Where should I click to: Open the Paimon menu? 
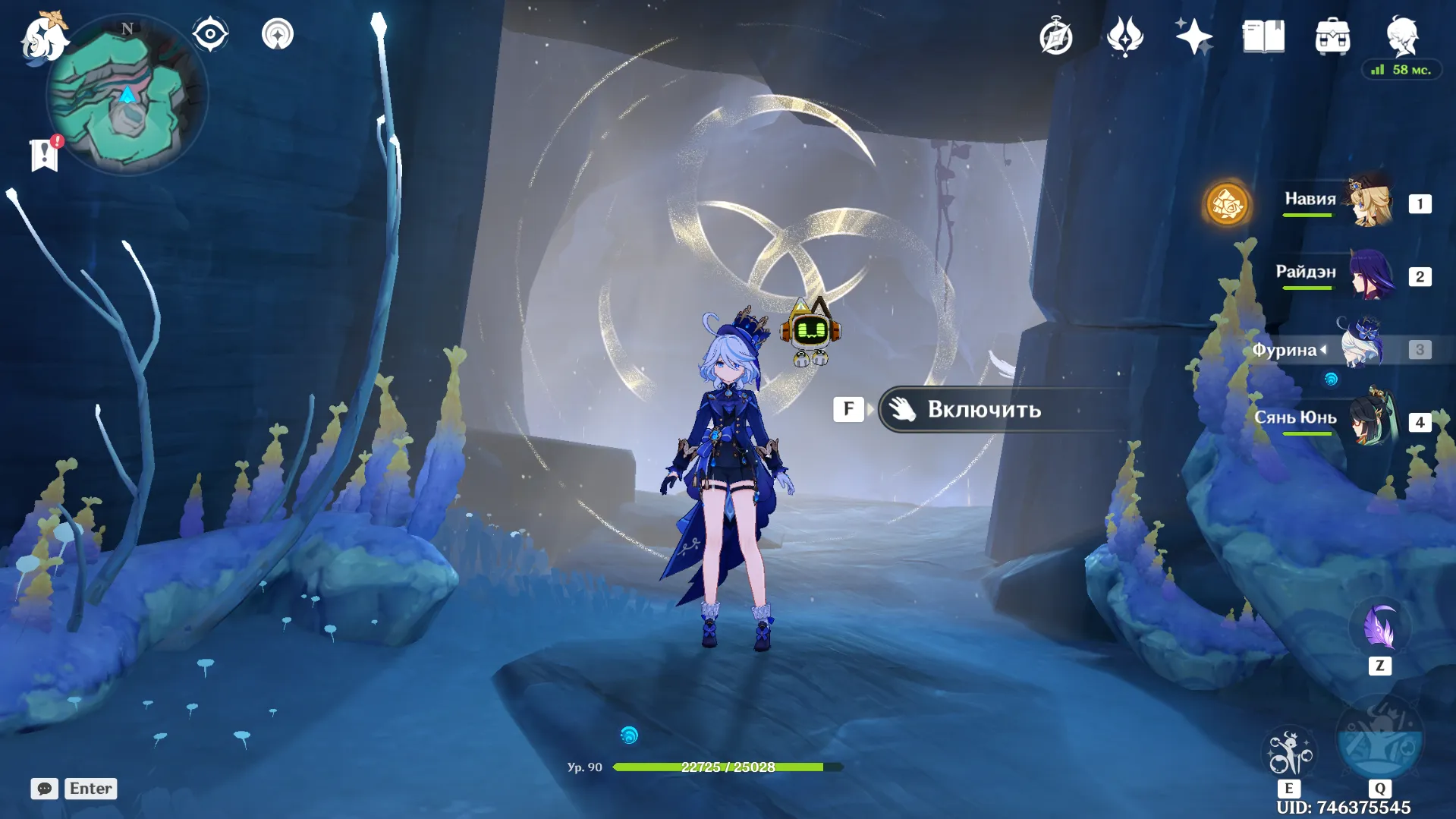click(x=43, y=38)
